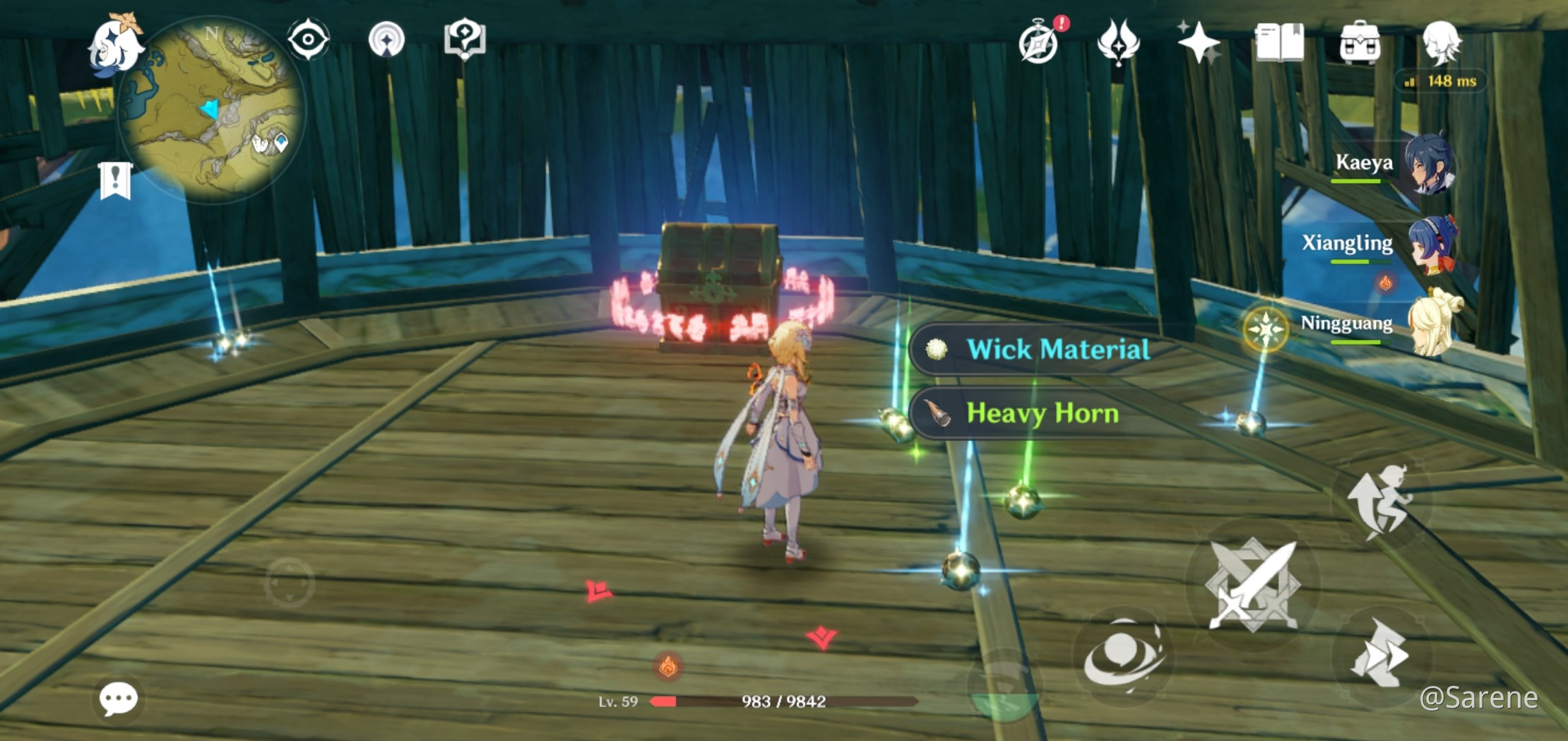Tap the sword Normal Attack button
The height and width of the screenshot is (741, 1568).
click(x=1252, y=585)
